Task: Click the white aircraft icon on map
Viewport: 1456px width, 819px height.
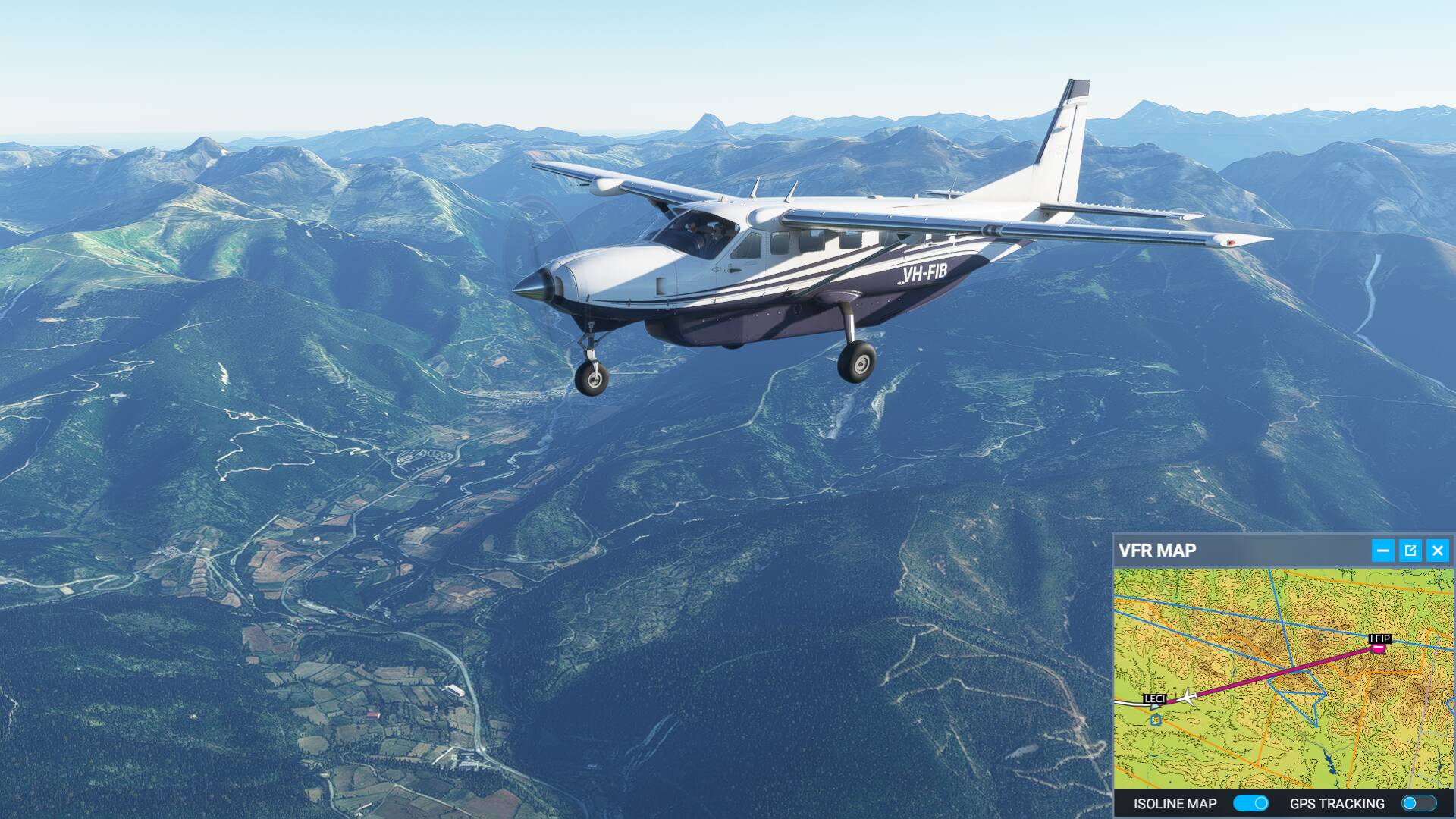Action: [x=1188, y=696]
